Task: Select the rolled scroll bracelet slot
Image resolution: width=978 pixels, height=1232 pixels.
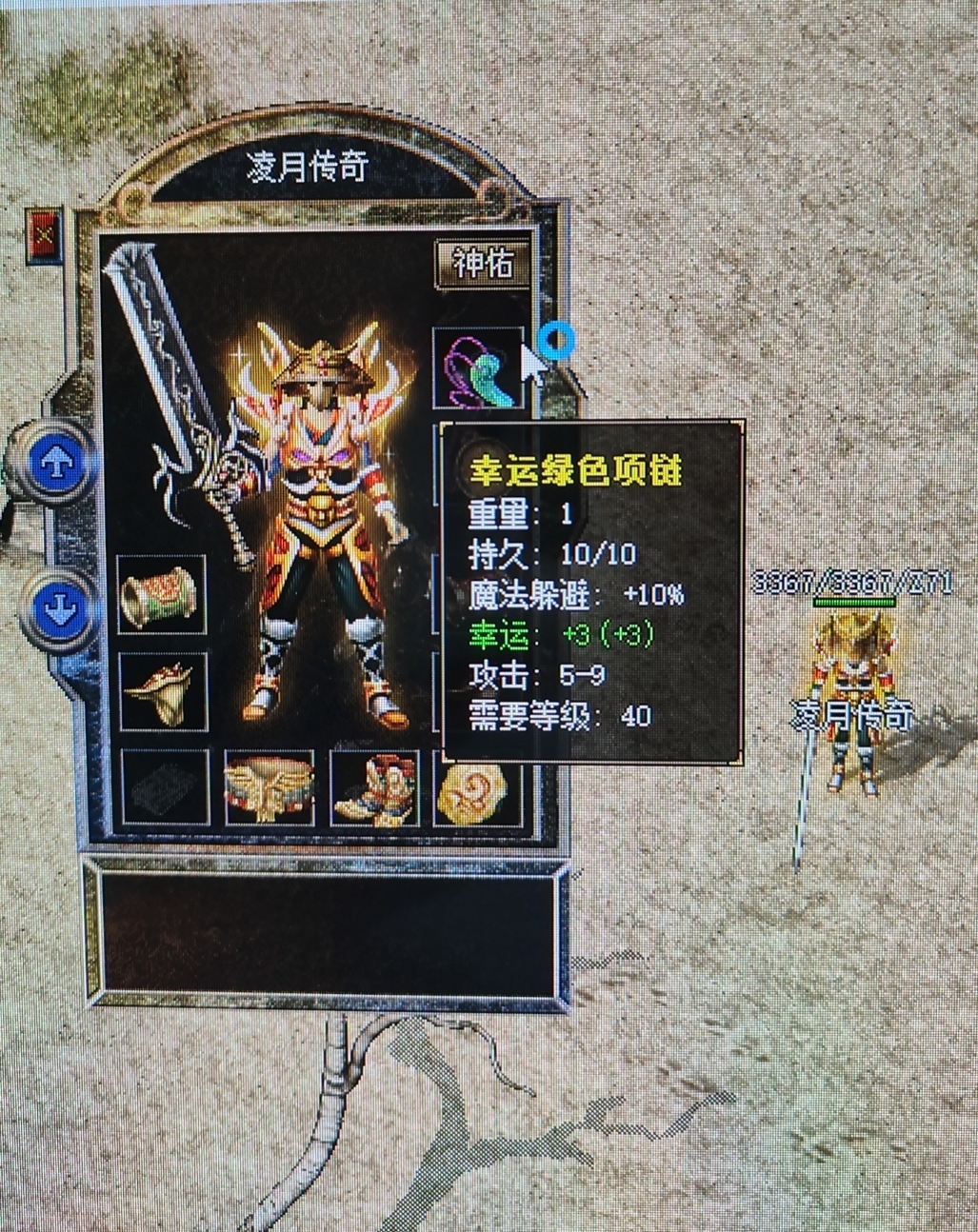Action: (x=161, y=593)
